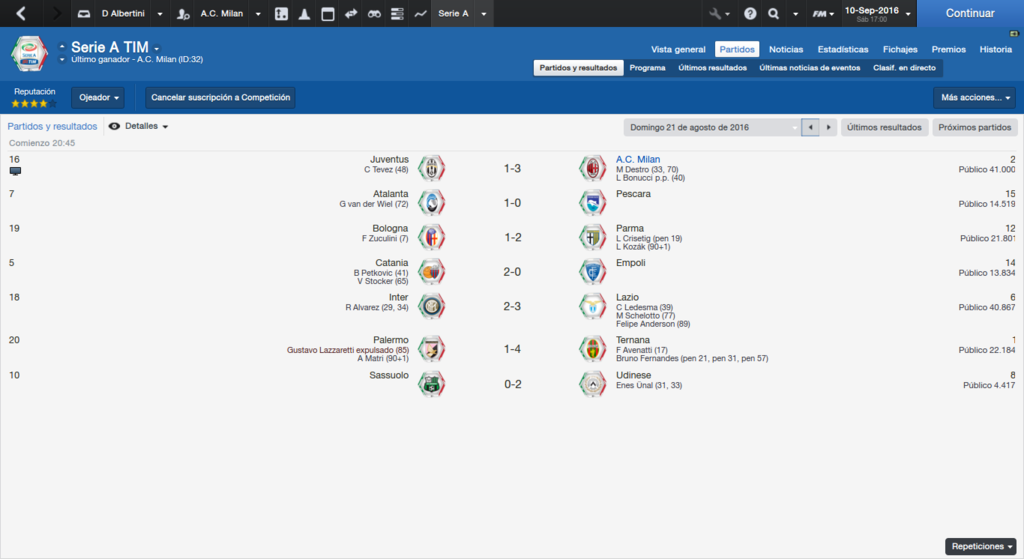Image resolution: width=1024 pixels, height=559 pixels.
Task: Cancel the competition subscription
Action: point(220,98)
